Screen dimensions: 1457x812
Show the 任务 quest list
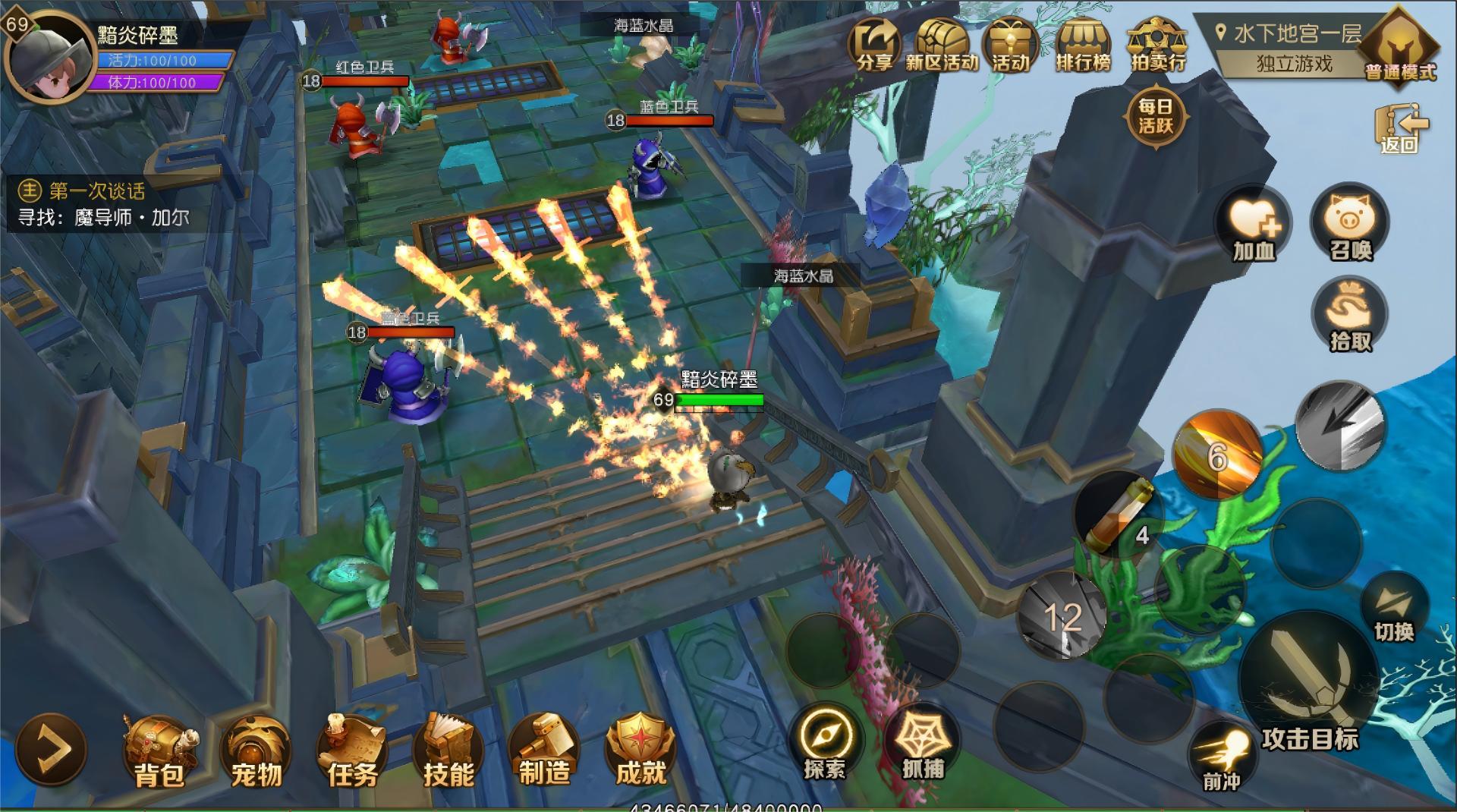(x=352, y=751)
